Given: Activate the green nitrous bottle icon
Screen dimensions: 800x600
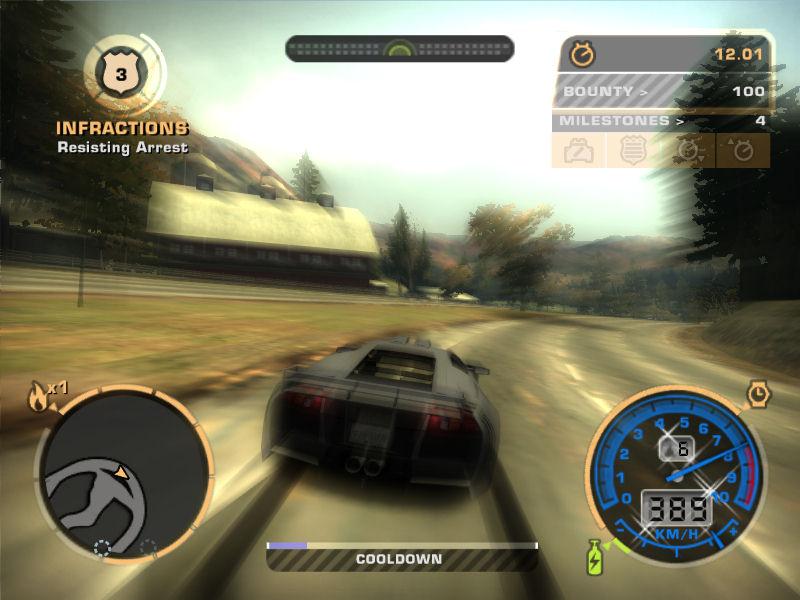Looking at the screenshot, I should (x=593, y=557).
